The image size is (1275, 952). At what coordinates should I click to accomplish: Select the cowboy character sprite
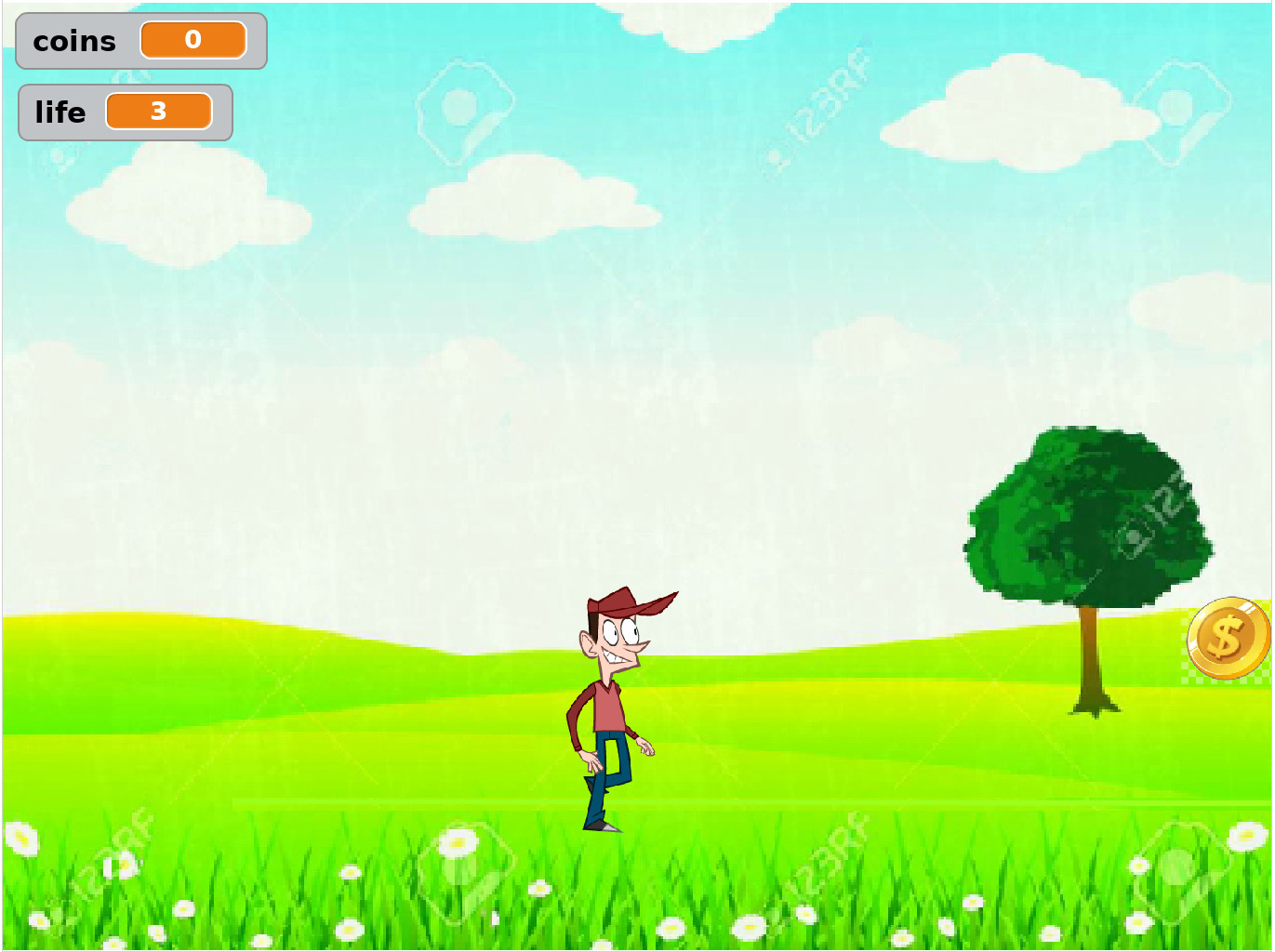pyautogui.click(x=609, y=707)
